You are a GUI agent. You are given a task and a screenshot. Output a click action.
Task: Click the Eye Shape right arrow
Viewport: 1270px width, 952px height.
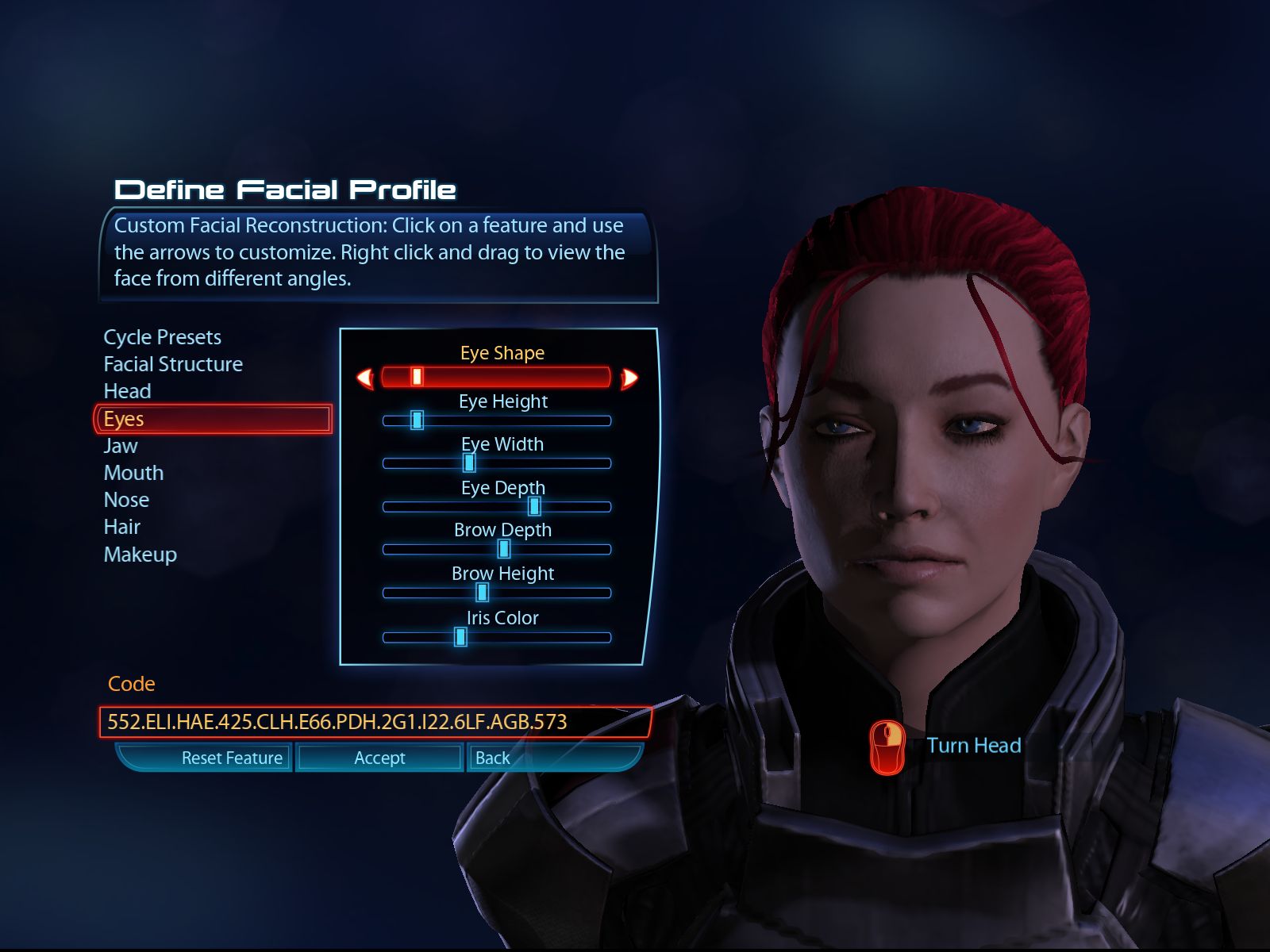click(629, 378)
